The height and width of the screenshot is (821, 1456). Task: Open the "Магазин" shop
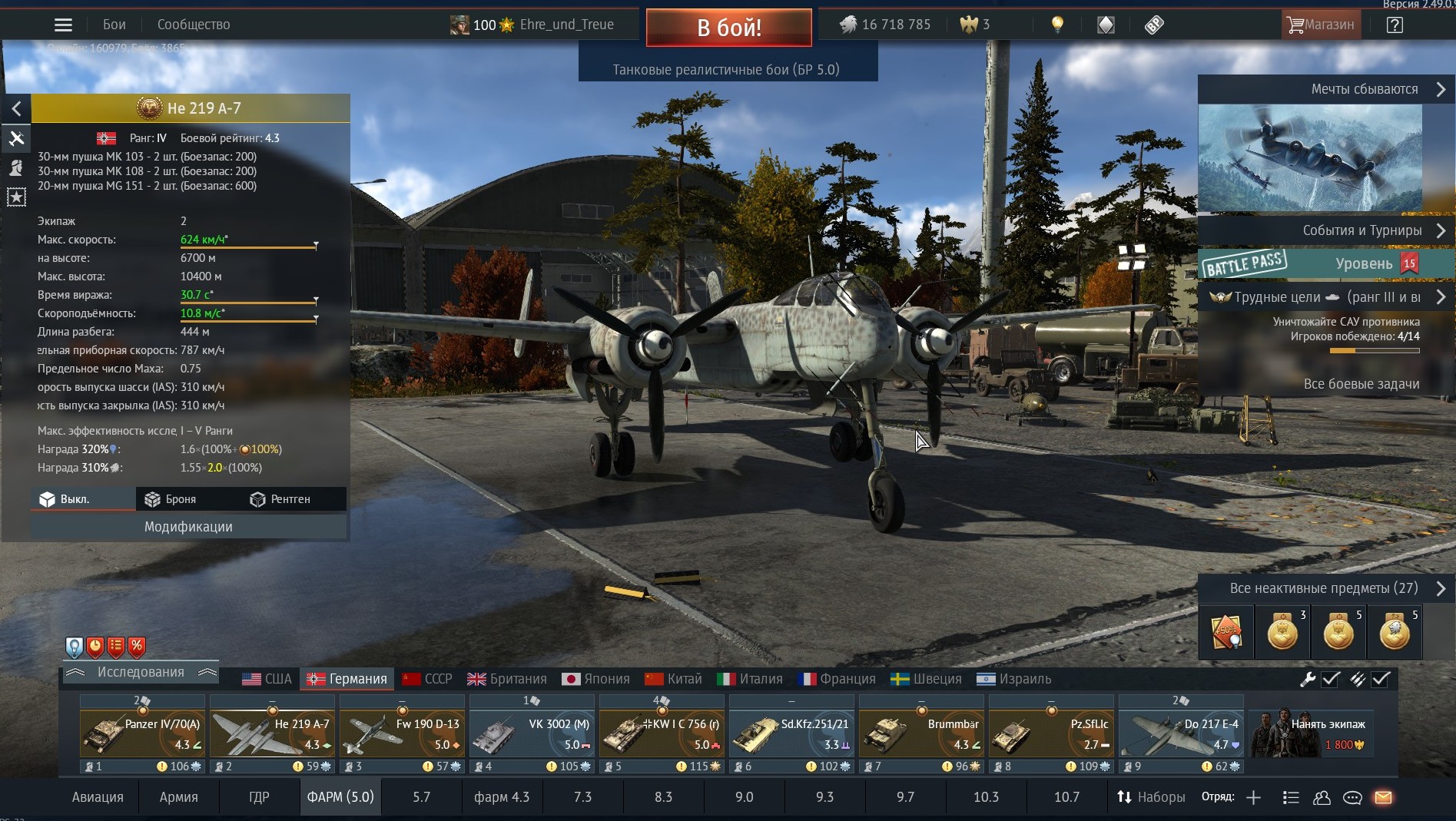tap(1321, 25)
